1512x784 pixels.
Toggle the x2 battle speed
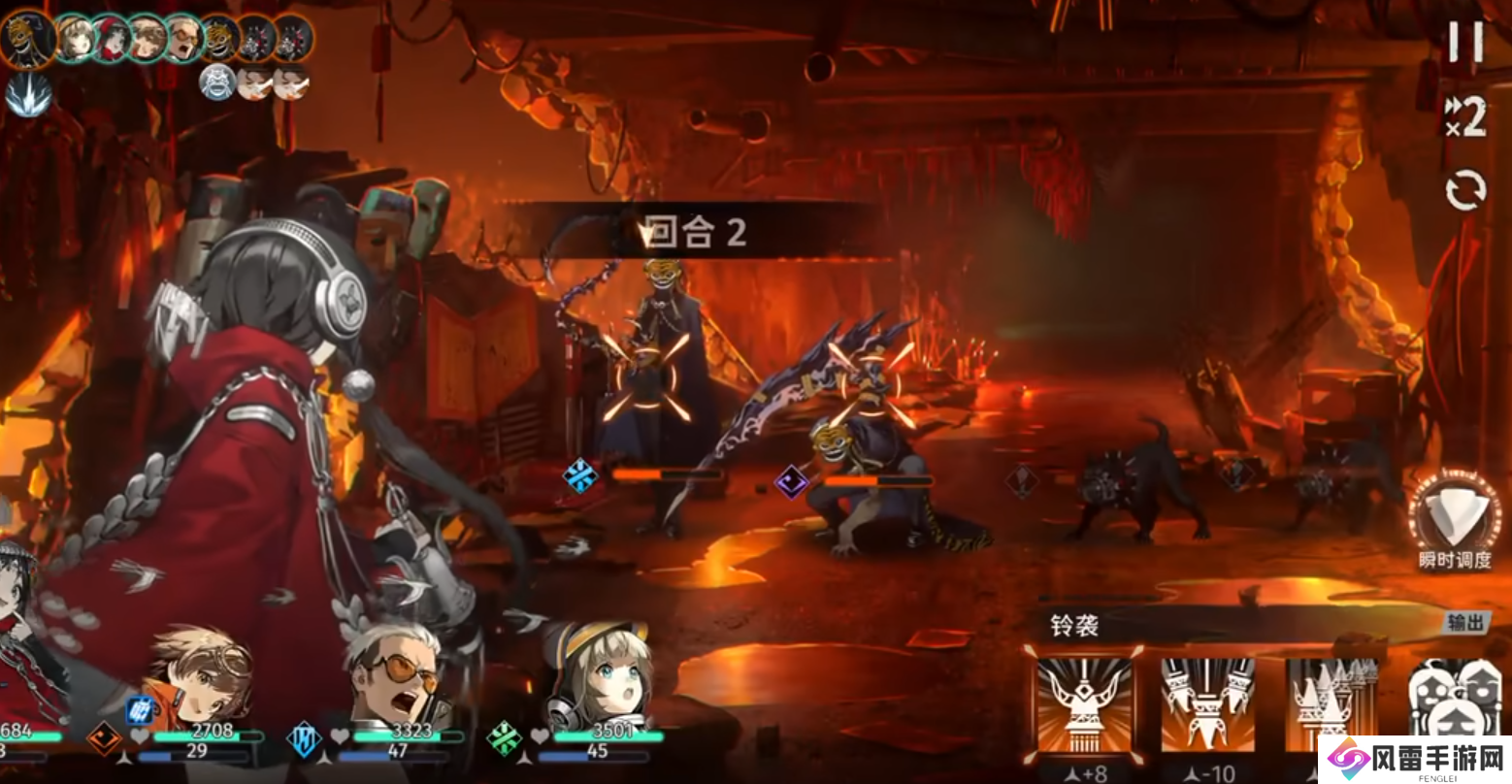(x=1465, y=118)
